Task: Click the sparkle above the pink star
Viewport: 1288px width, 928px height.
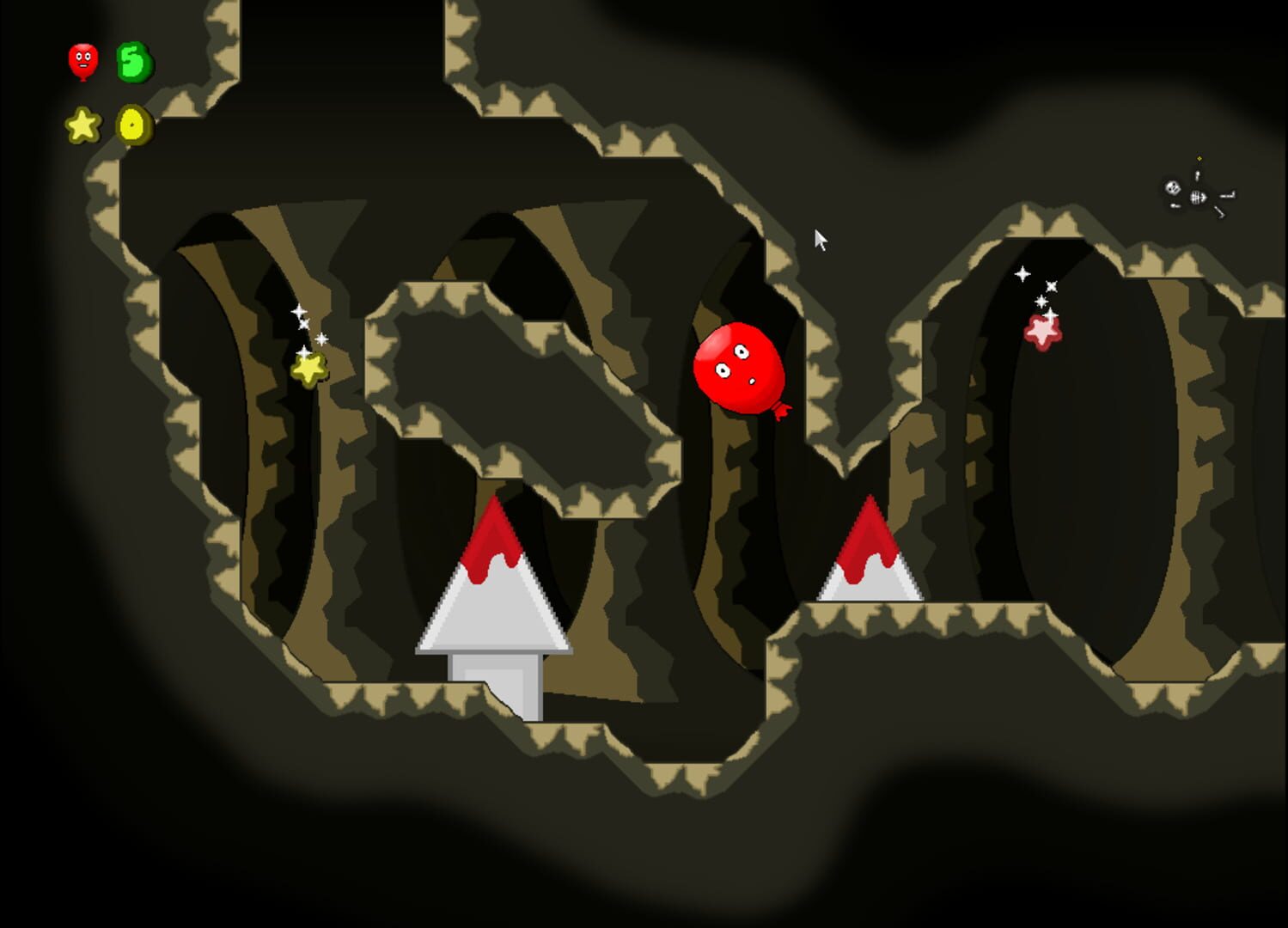Action: click(1022, 275)
